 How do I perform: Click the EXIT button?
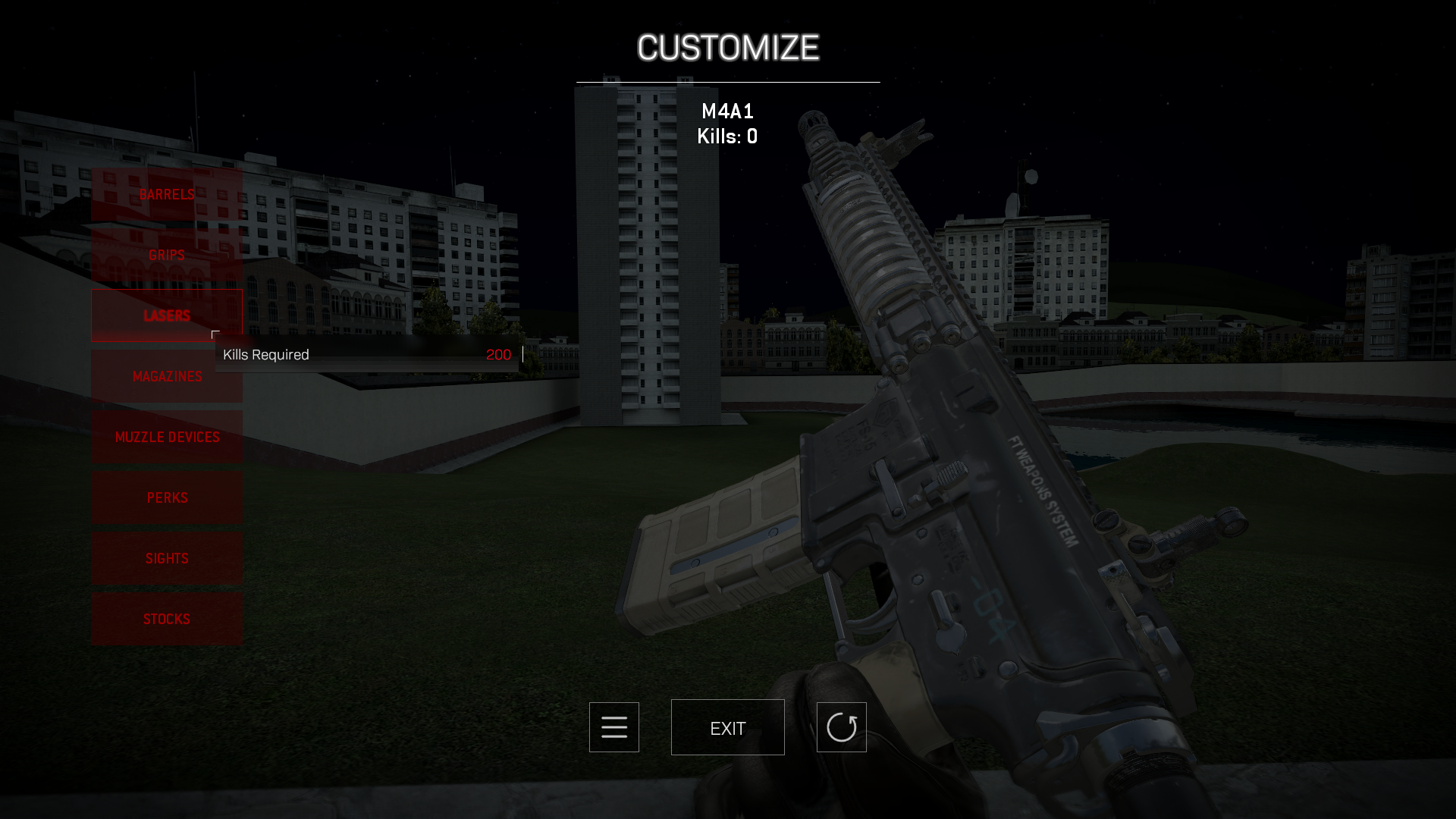point(727,726)
